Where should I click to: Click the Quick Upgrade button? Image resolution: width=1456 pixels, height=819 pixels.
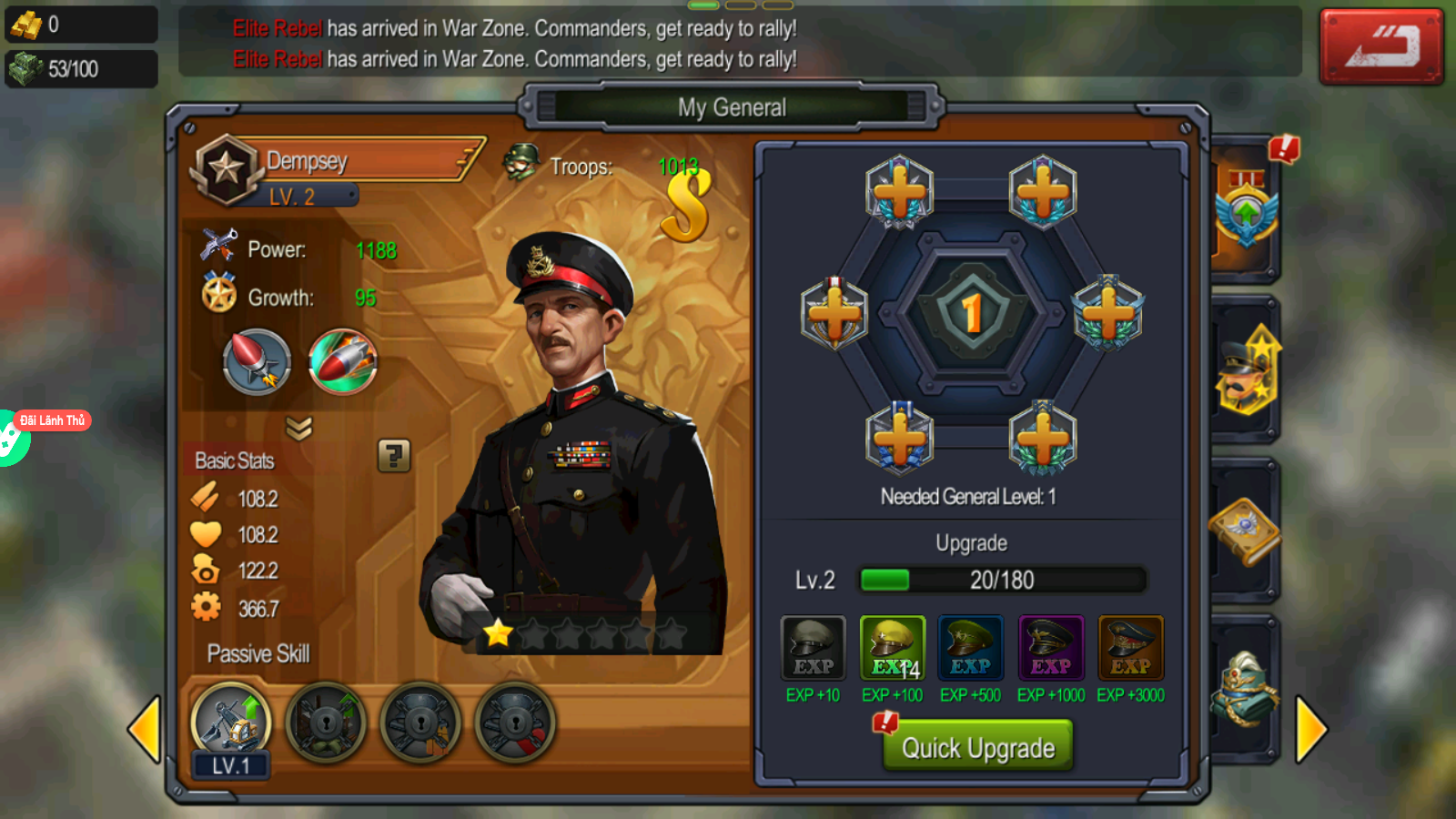point(977,746)
